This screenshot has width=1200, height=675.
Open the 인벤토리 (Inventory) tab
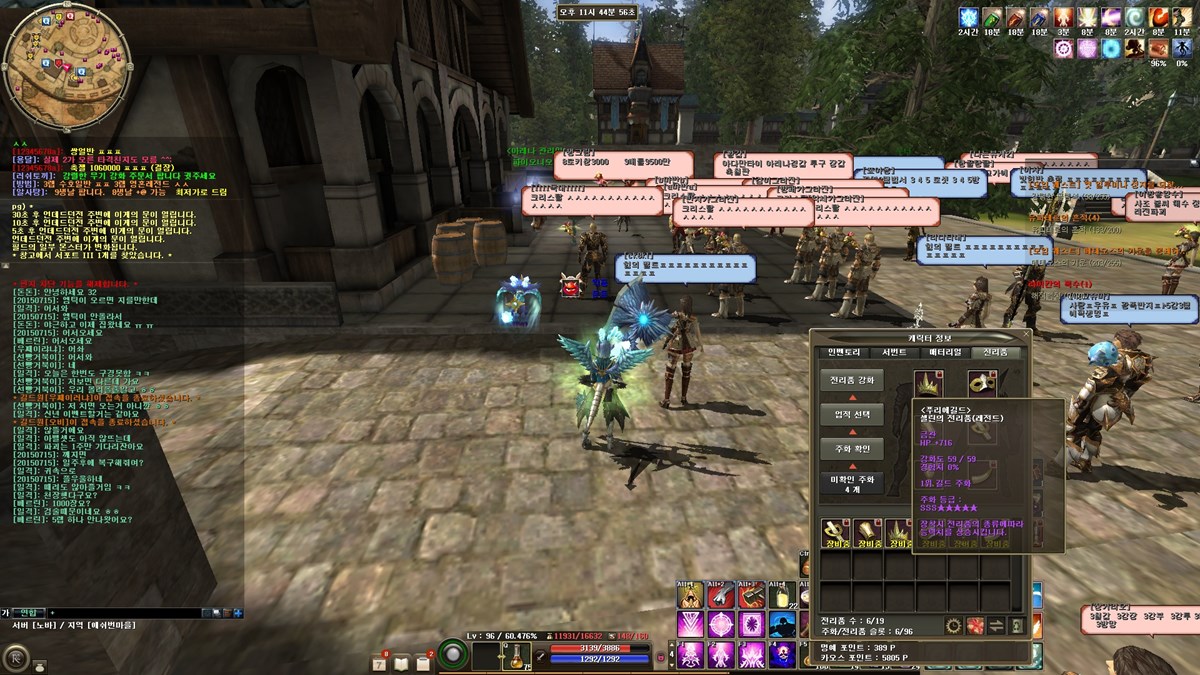point(845,352)
